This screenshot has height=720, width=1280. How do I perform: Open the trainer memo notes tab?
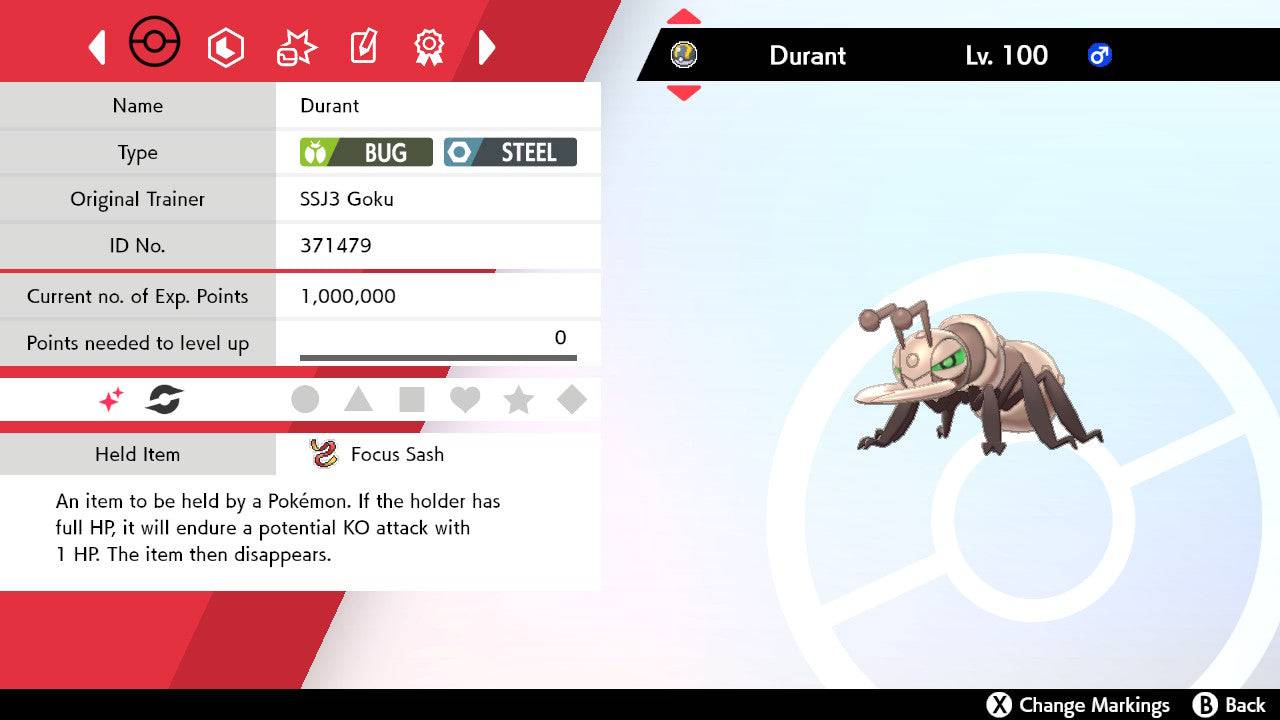coord(363,47)
